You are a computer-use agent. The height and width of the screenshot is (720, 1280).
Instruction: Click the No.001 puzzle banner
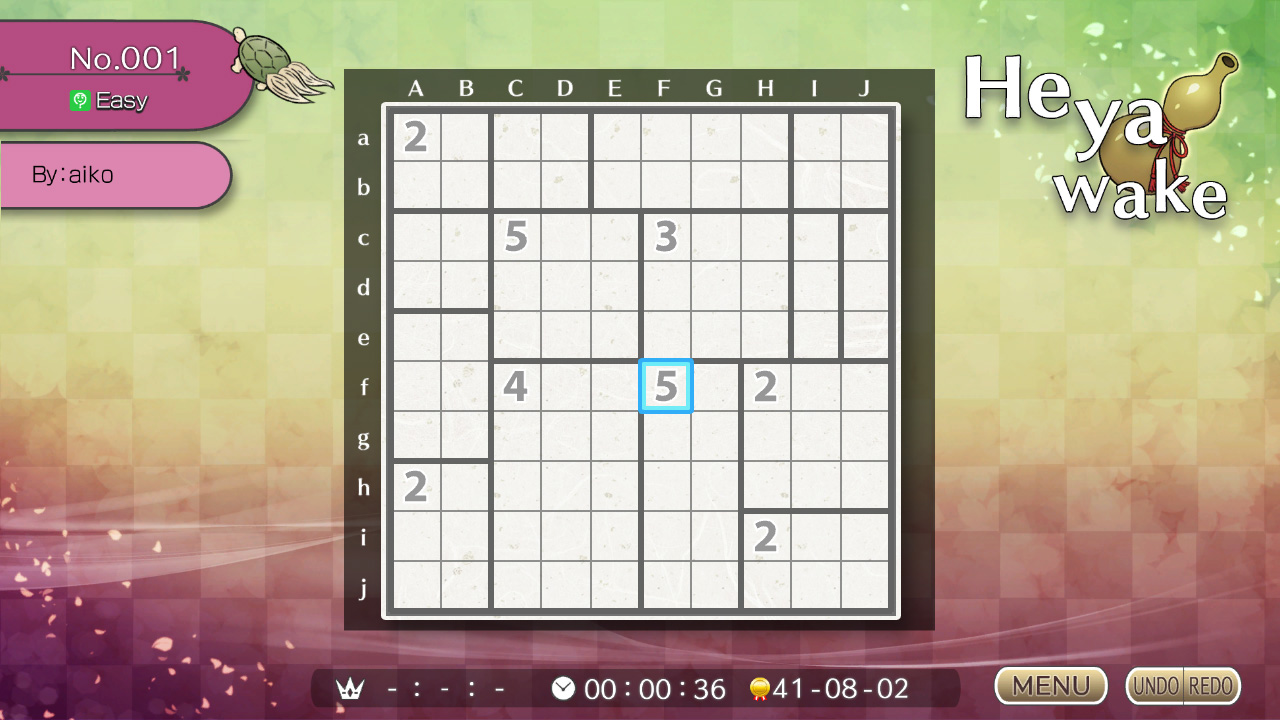(125, 57)
